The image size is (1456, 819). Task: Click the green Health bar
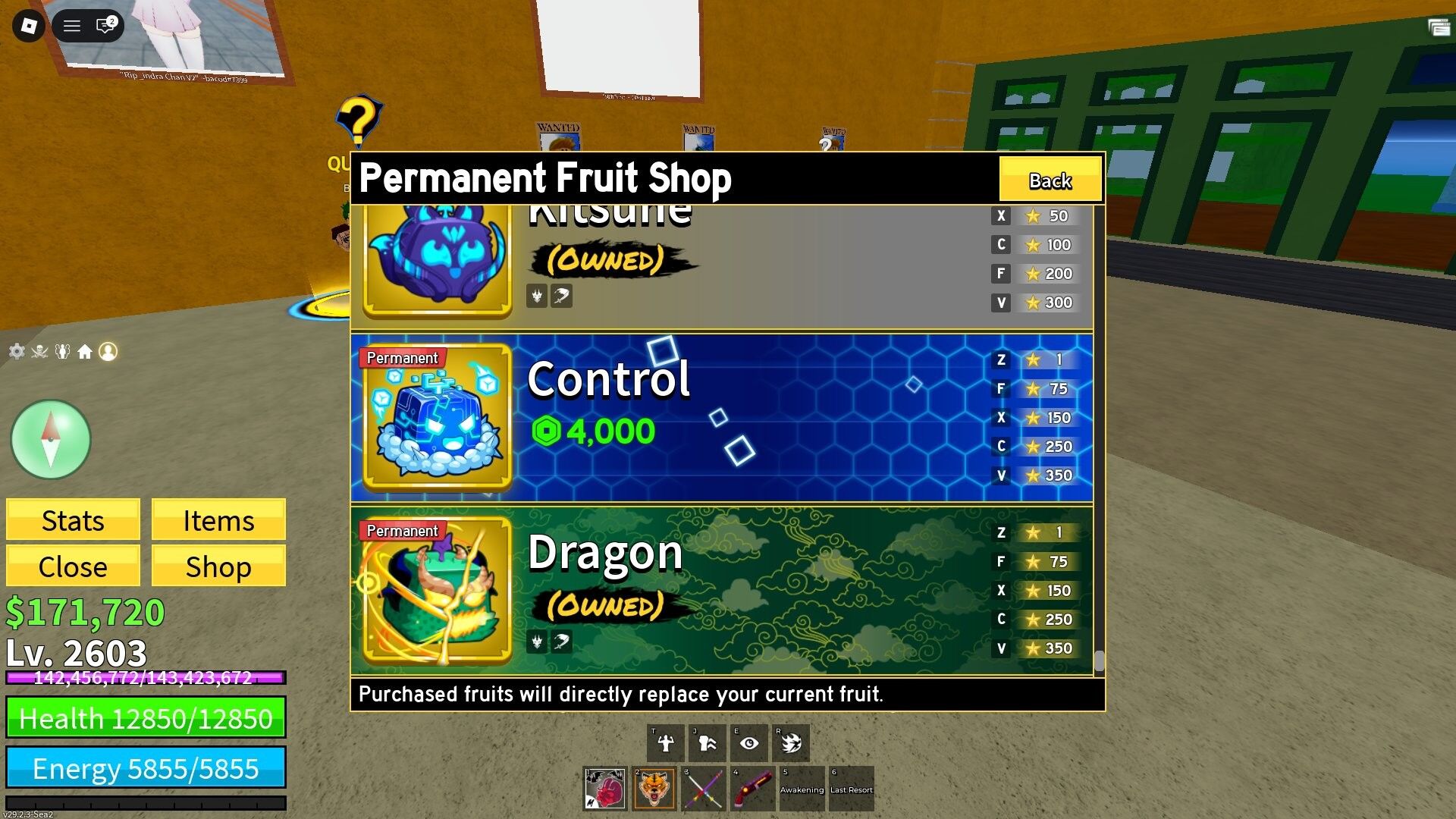(x=146, y=718)
